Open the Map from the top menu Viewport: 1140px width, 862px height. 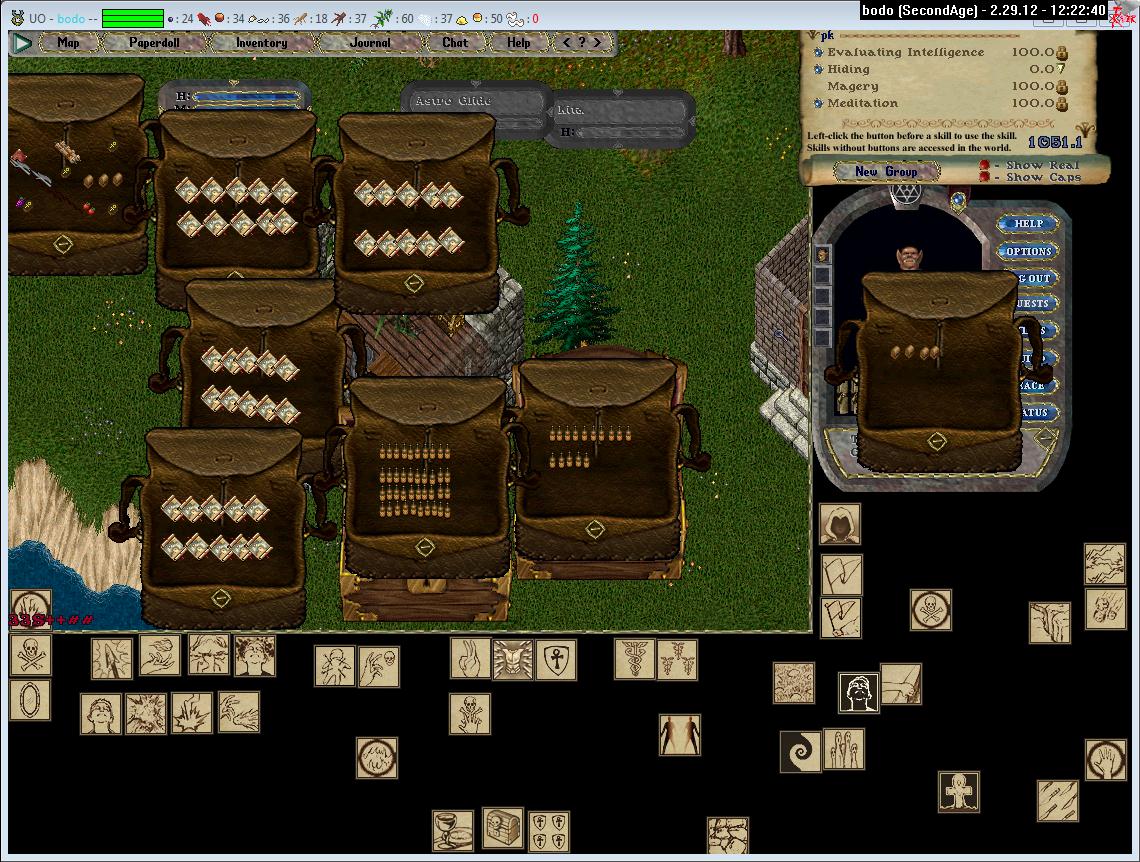pyautogui.click(x=68, y=43)
